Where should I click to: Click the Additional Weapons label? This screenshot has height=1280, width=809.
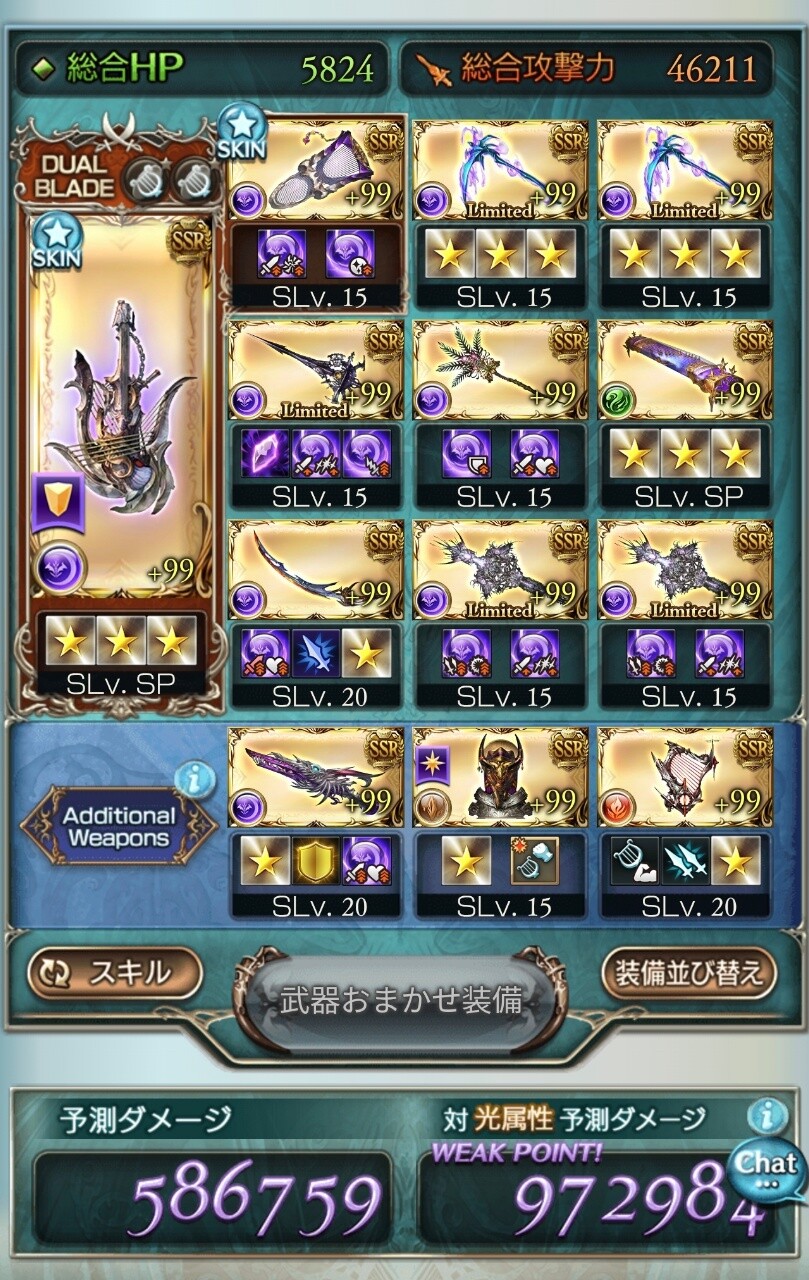116,827
